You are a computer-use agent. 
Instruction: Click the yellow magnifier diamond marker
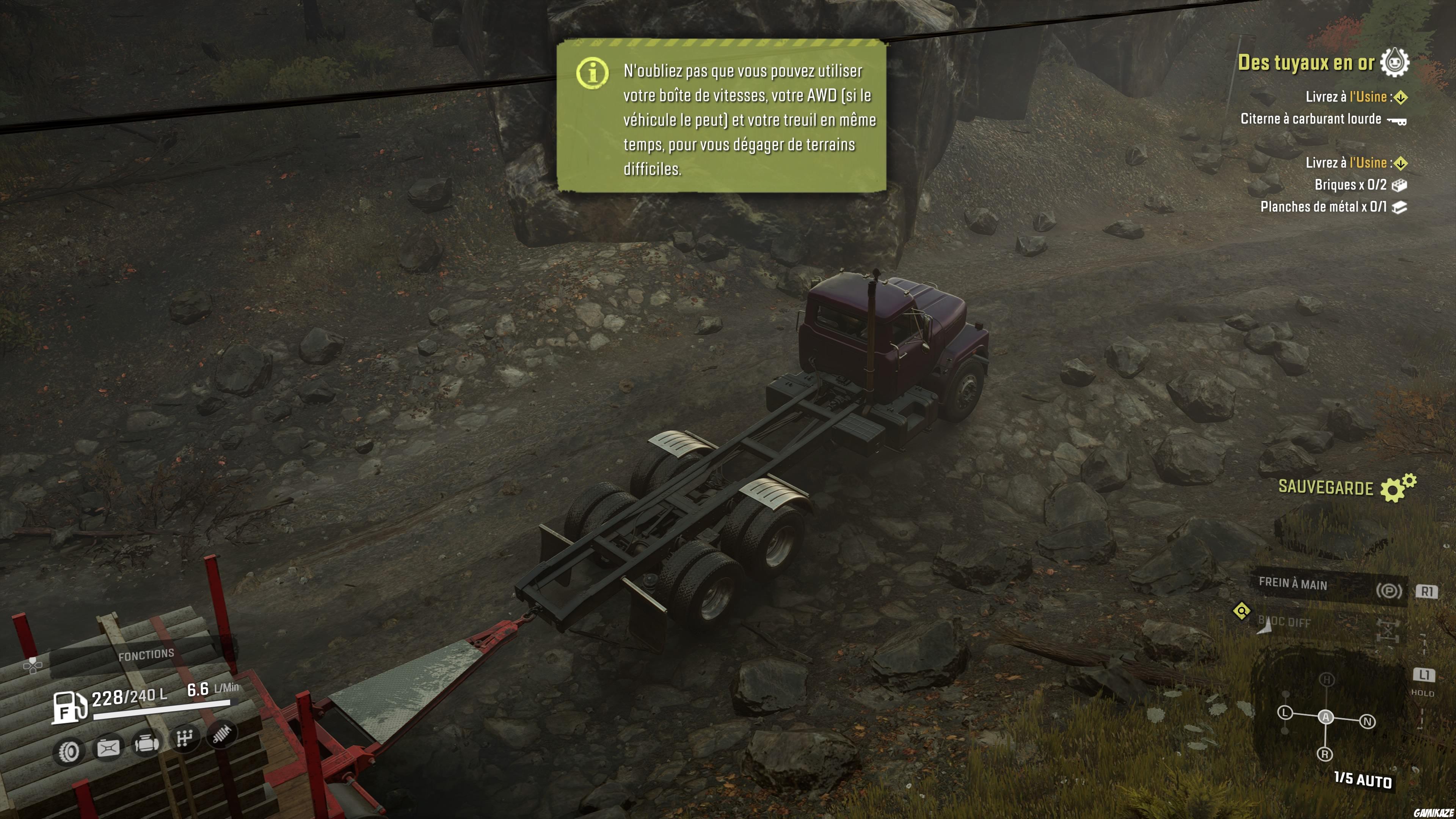click(1241, 611)
